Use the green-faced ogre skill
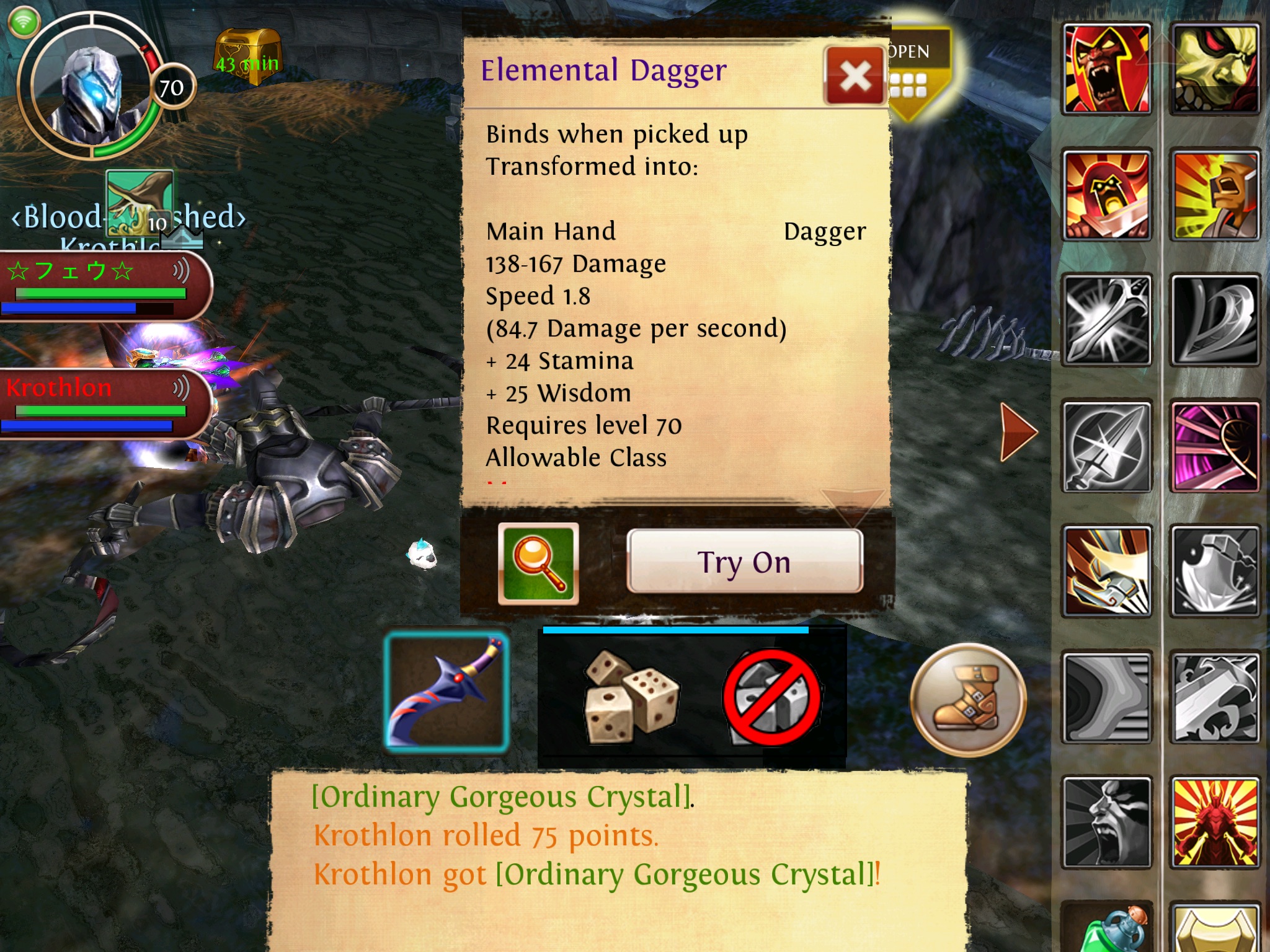Screen dimensions: 1270x952 (x=1215, y=69)
